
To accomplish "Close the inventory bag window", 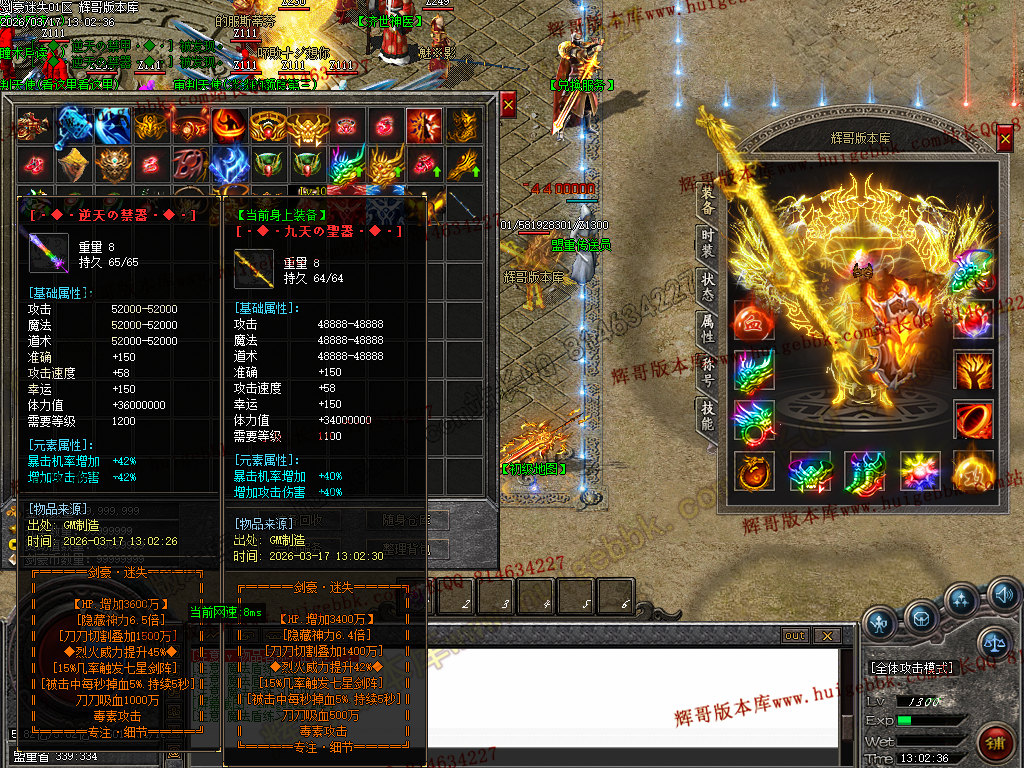I will point(508,104).
